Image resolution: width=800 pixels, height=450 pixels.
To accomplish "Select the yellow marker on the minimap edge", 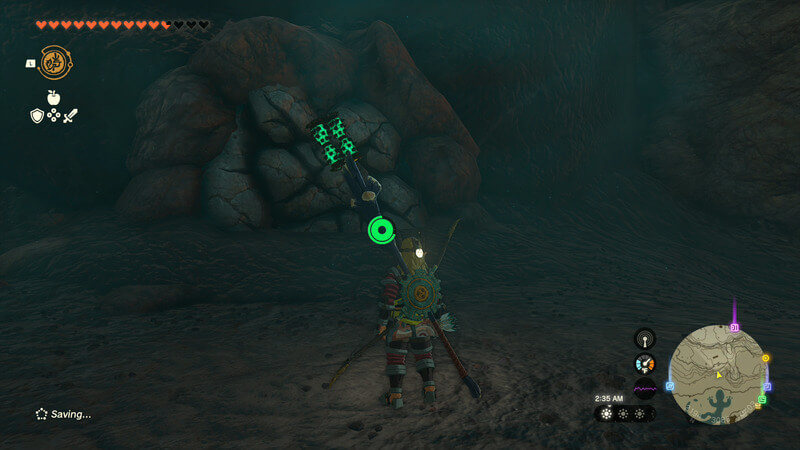I will 766,358.
